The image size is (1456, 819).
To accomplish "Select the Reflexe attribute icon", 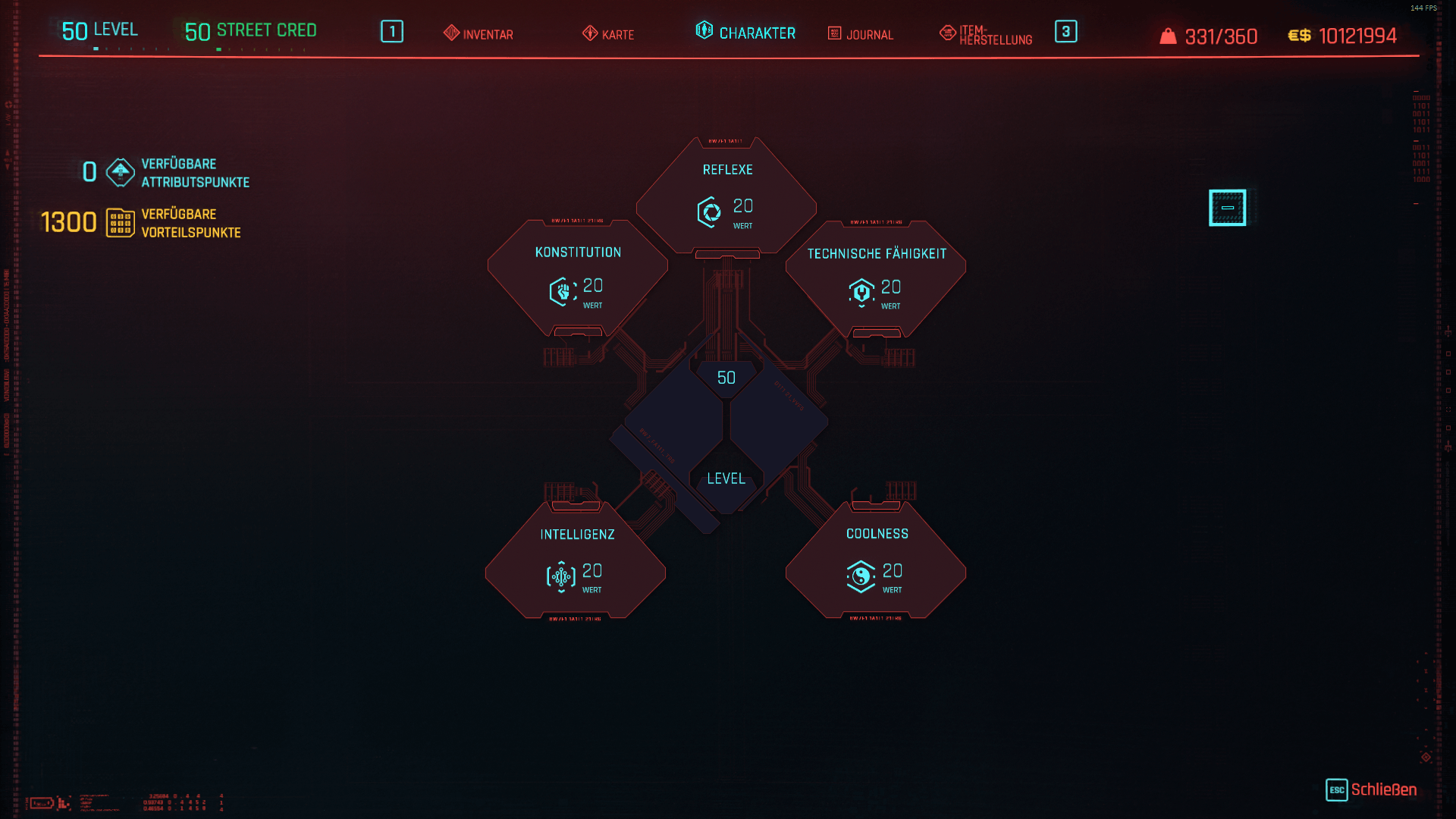I will [x=711, y=212].
